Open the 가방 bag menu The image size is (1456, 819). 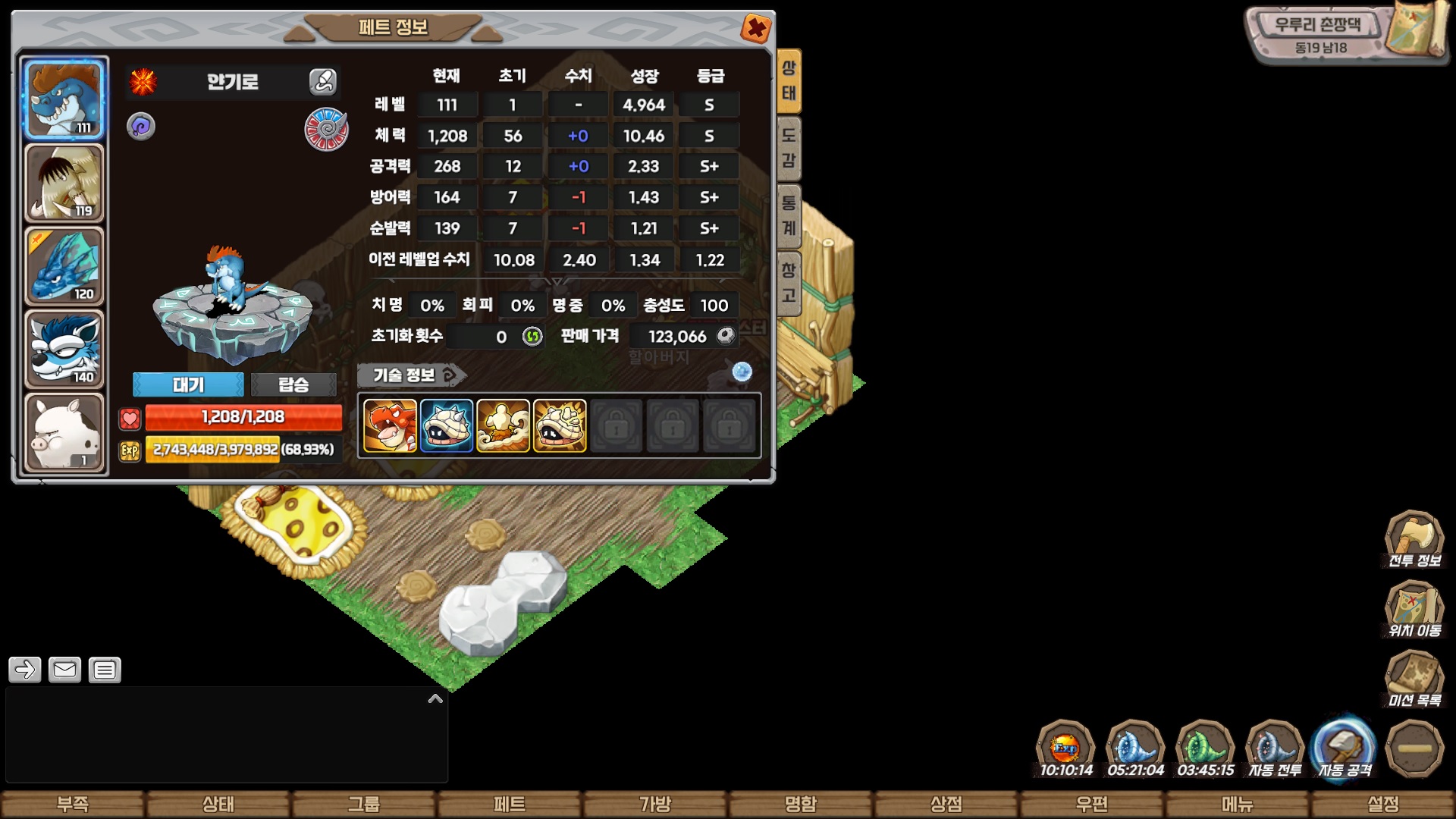coord(655,804)
